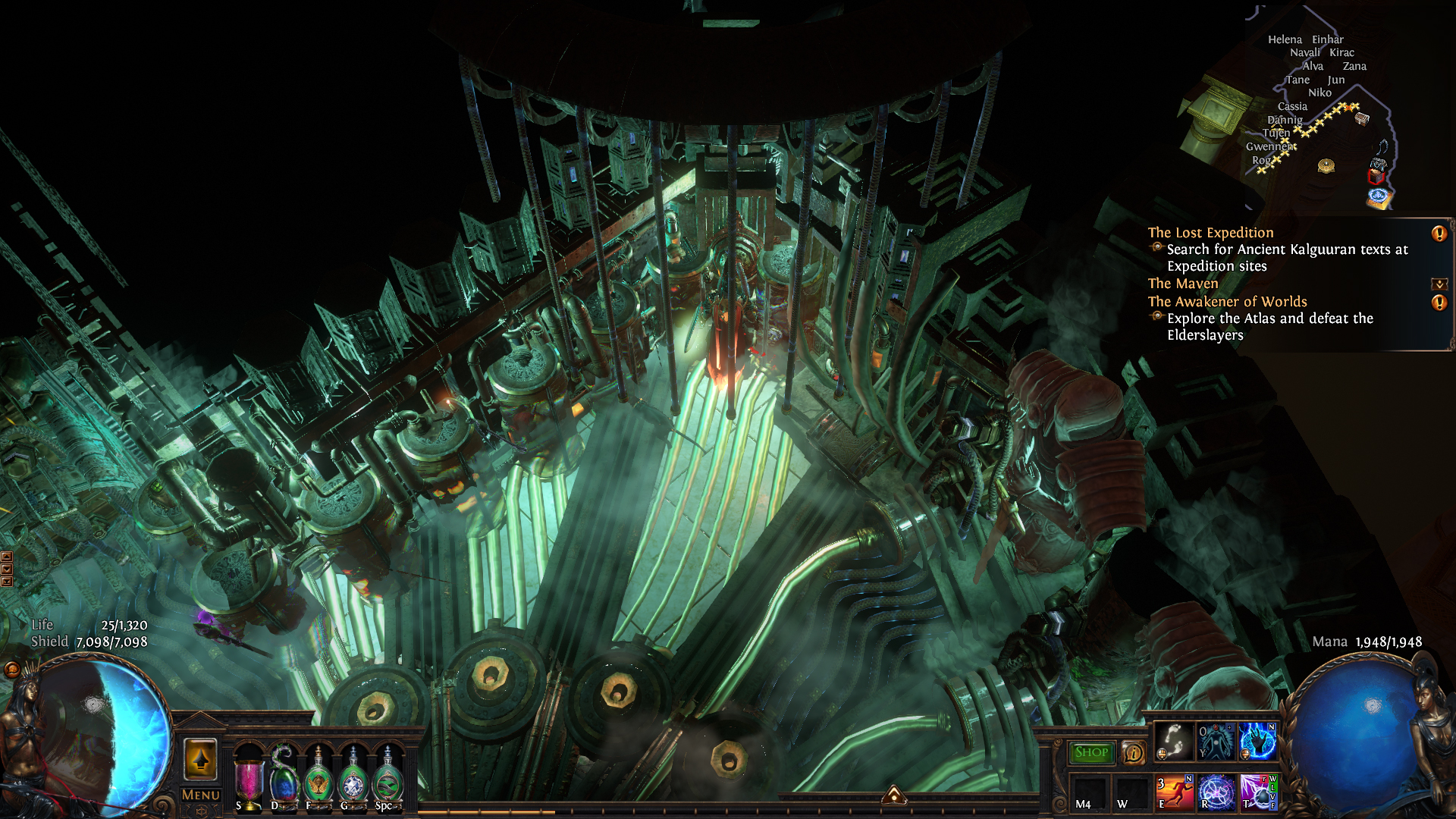Select the lightning hand skill icon
1456x819 pixels.
pos(1257,741)
